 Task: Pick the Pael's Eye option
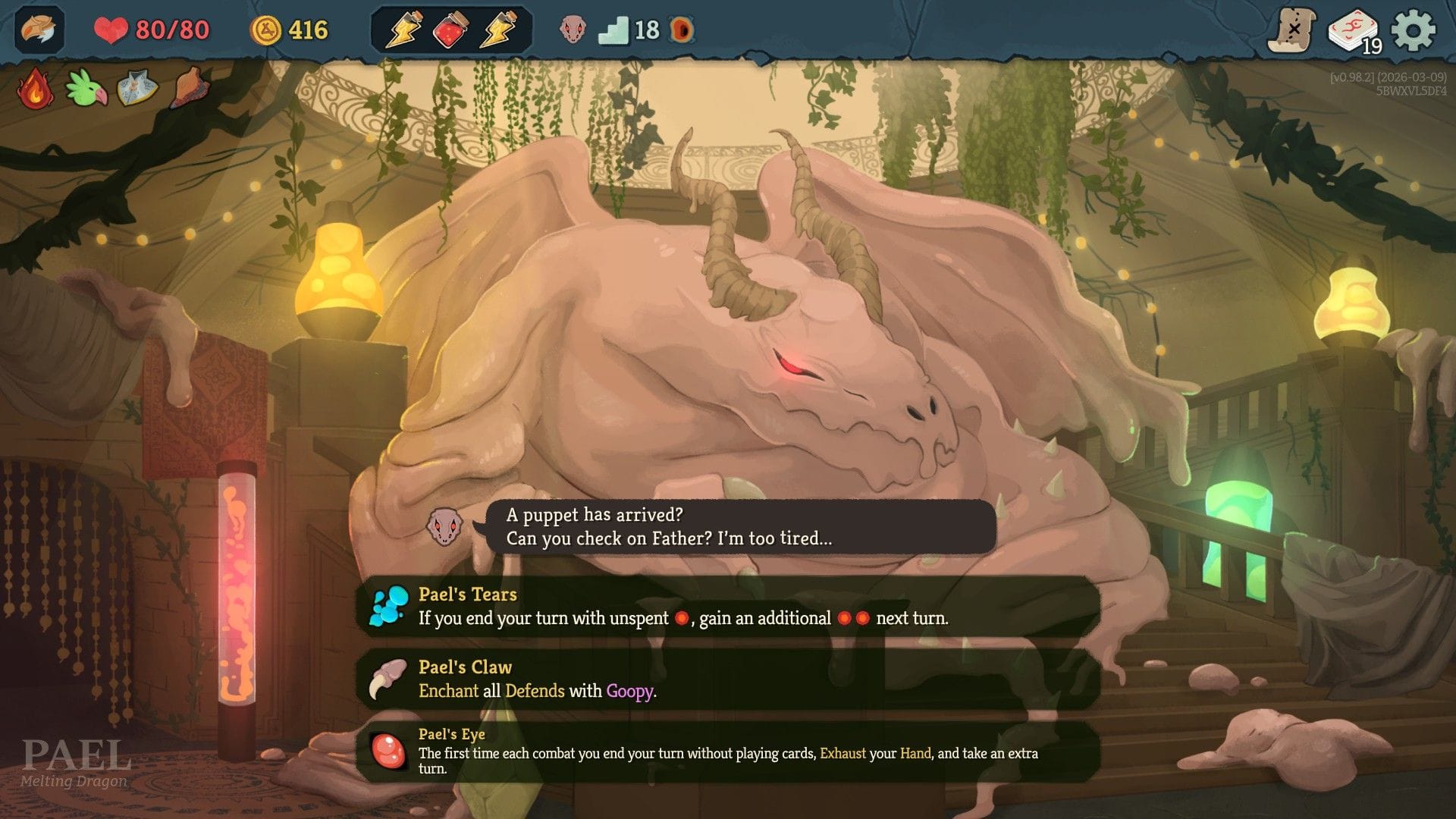click(x=728, y=751)
